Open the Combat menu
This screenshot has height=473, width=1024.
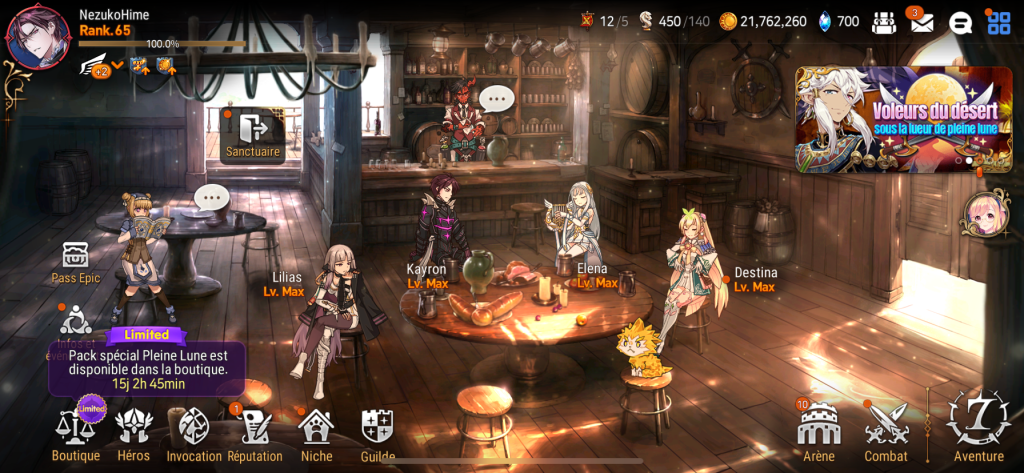pyautogui.click(x=885, y=431)
